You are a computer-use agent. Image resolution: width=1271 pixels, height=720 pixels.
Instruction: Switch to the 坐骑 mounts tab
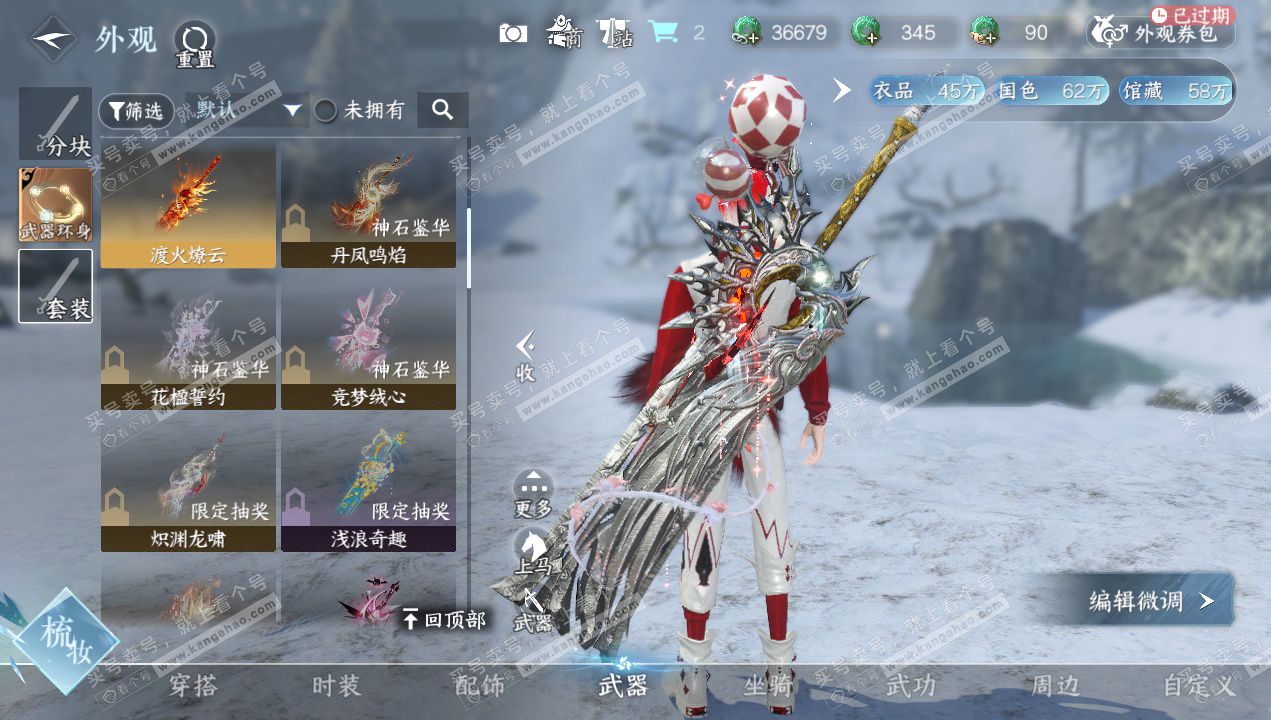[768, 686]
